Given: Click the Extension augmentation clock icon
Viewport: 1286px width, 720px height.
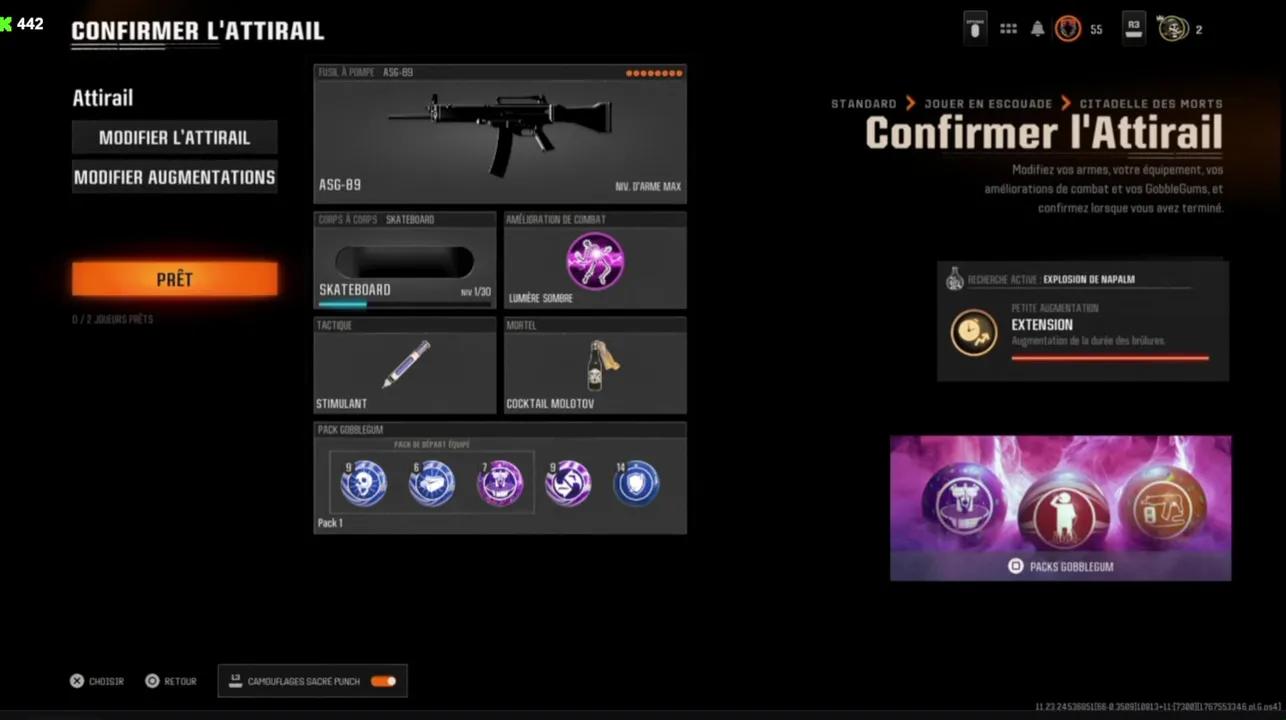Looking at the screenshot, I should 973,332.
